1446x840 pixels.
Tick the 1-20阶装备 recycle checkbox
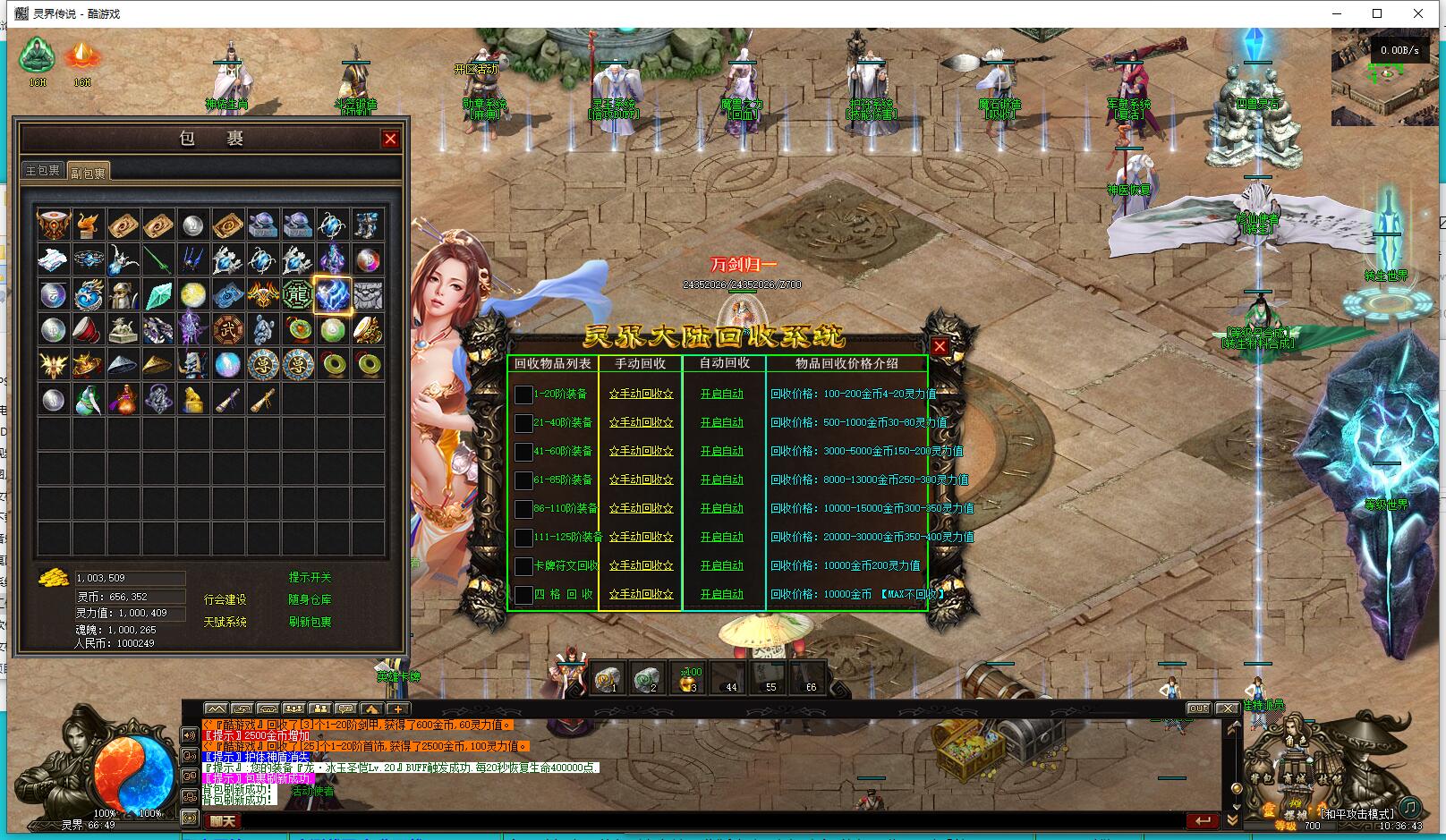tap(523, 395)
